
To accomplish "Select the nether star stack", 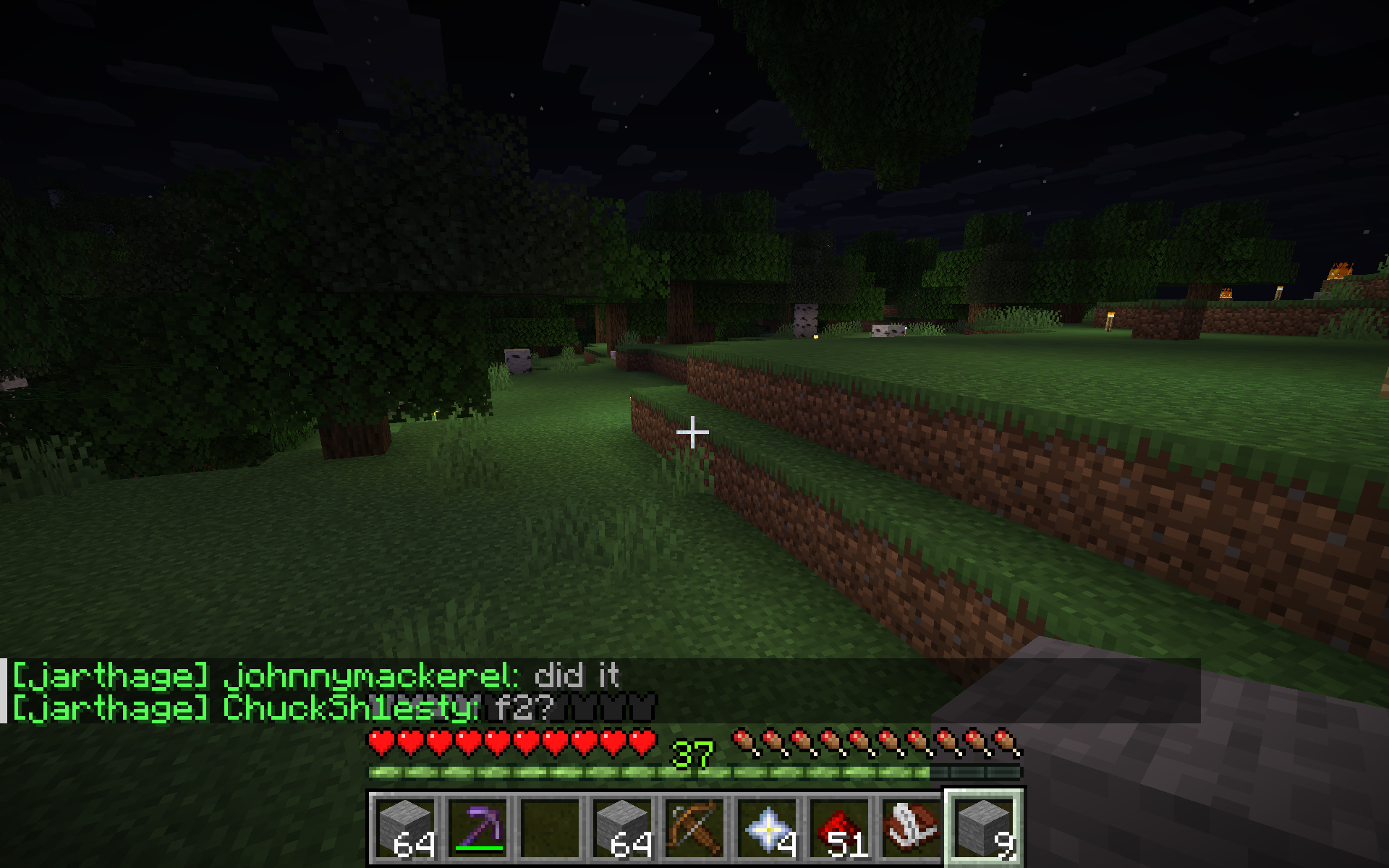I will [767, 827].
